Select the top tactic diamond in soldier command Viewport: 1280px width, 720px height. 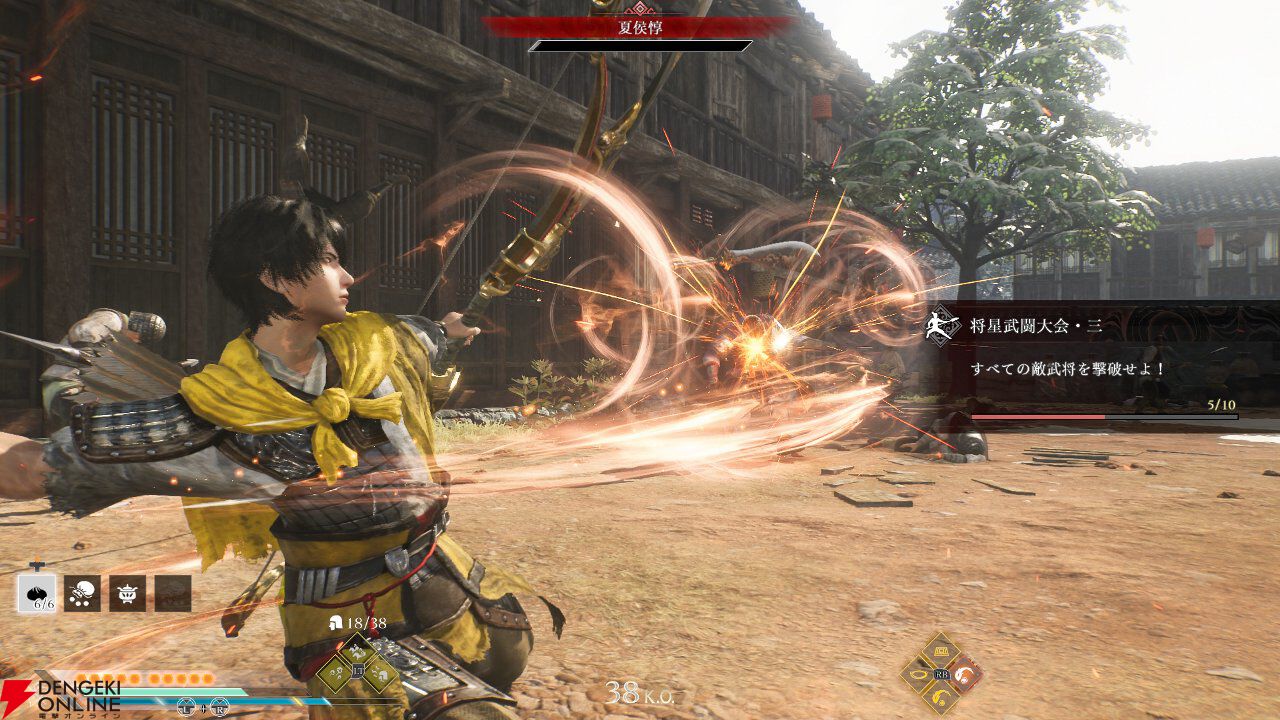click(x=357, y=652)
